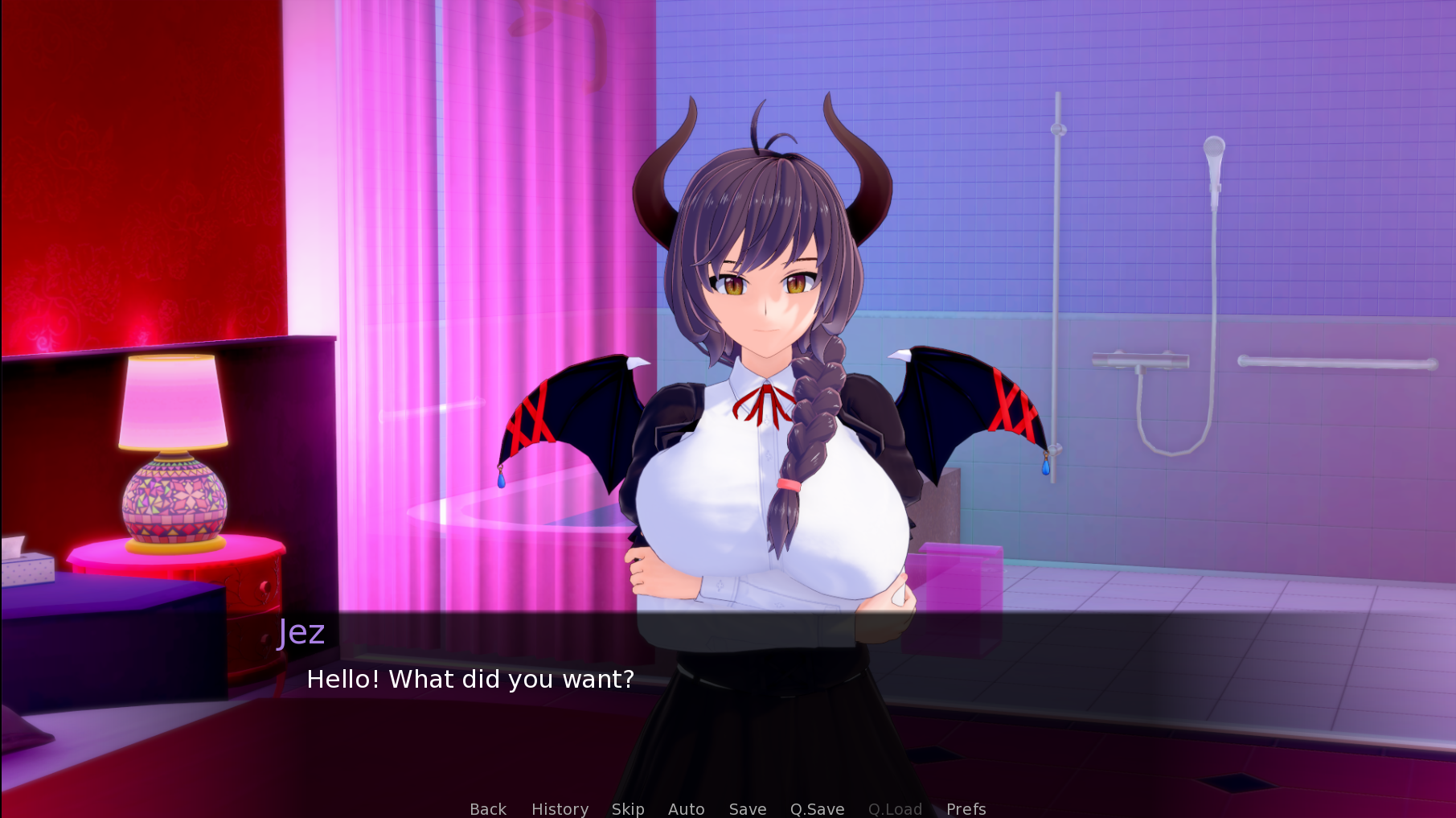Activate Skip to fast-forward dialogue
1456x818 pixels.
point(628,808)
